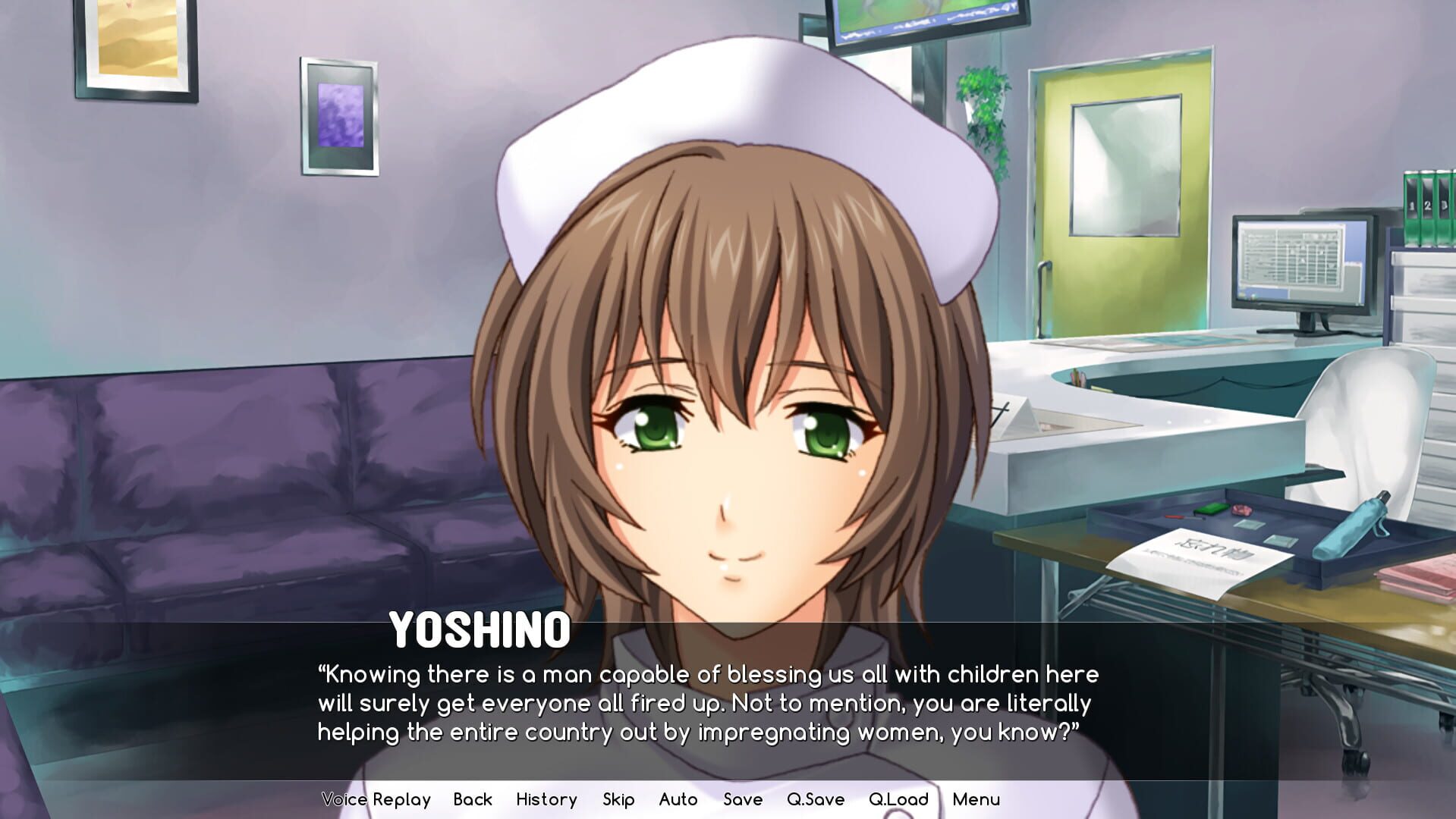Open the game Menu
Screen dimensions: 1456x819
tap(976, 799)
